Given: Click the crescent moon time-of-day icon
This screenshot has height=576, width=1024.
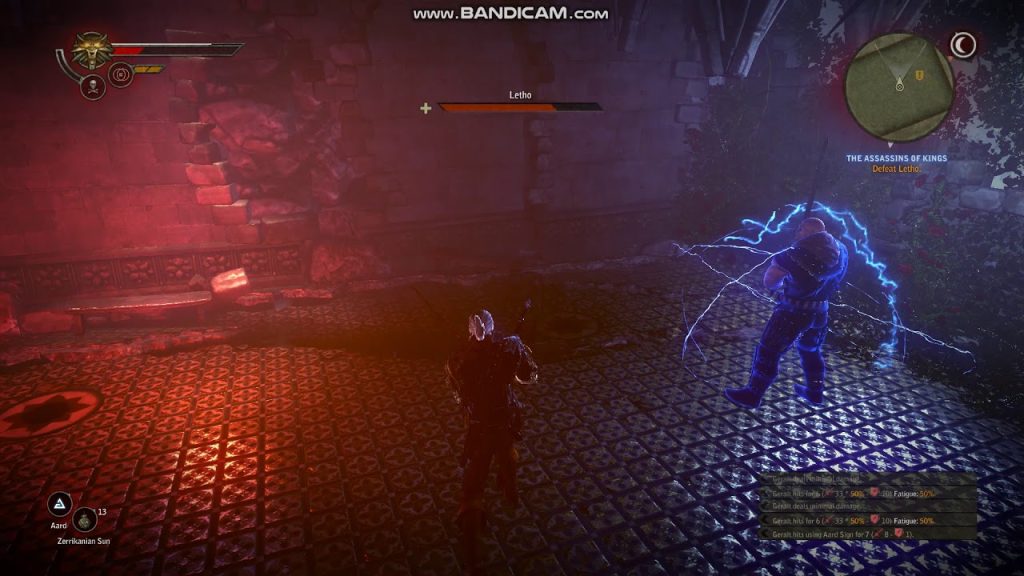Looking at the screenshot, I should (x=962, y=45).
